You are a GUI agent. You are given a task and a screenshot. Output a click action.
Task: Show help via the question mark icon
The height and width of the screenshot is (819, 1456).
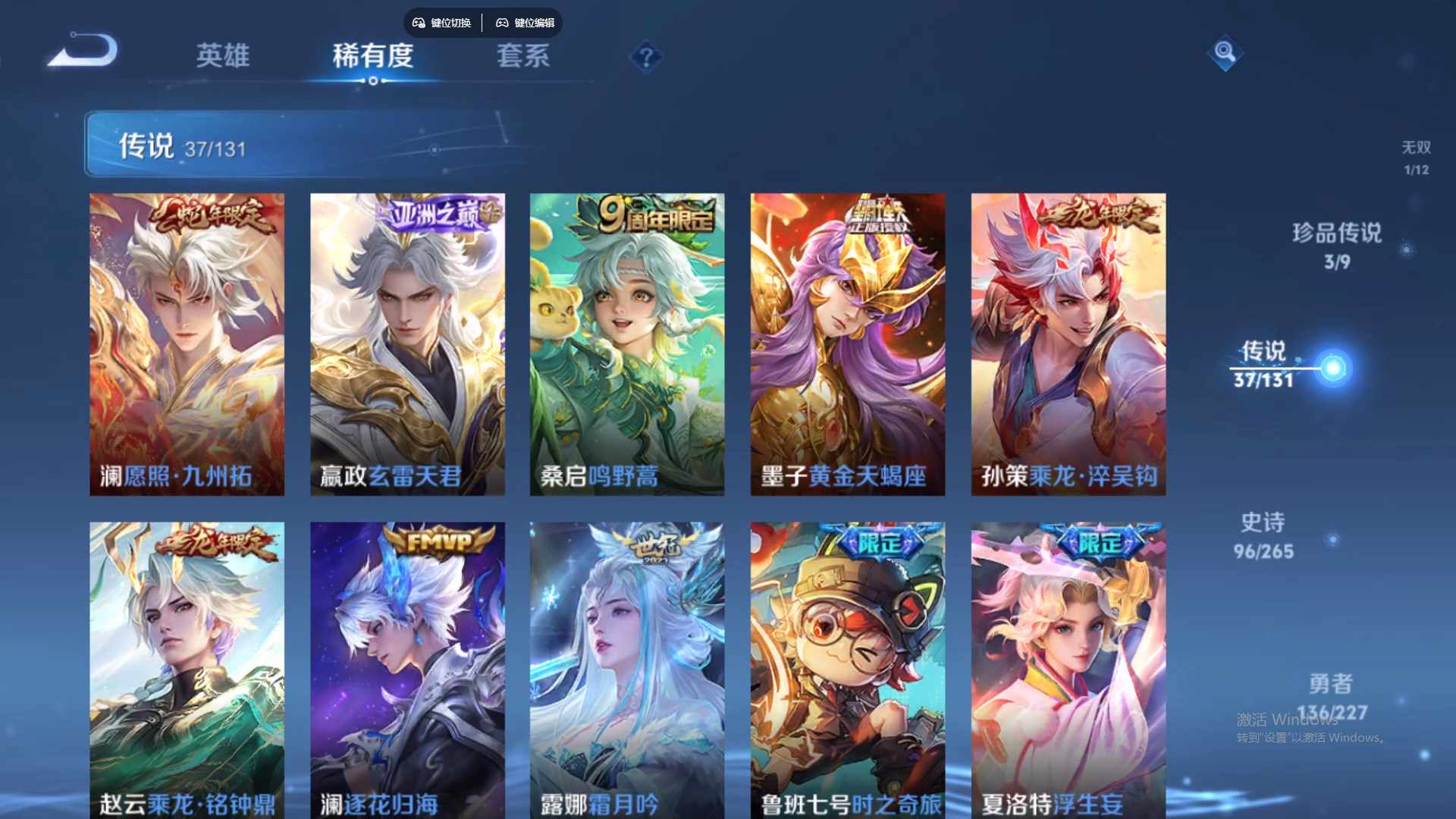coord(646,57)
